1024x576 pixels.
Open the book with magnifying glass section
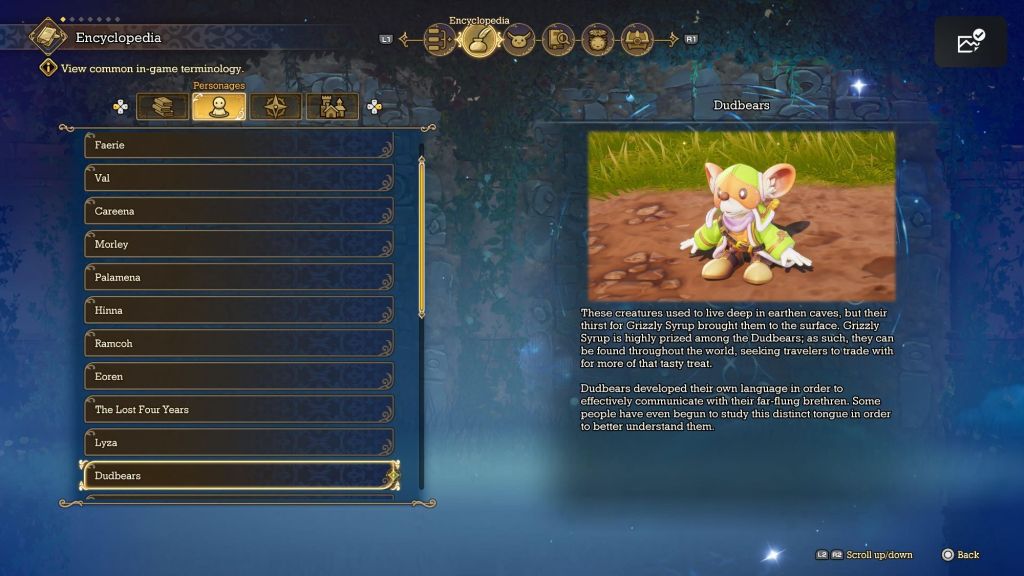pyautogui.click(x=558, y=40)
